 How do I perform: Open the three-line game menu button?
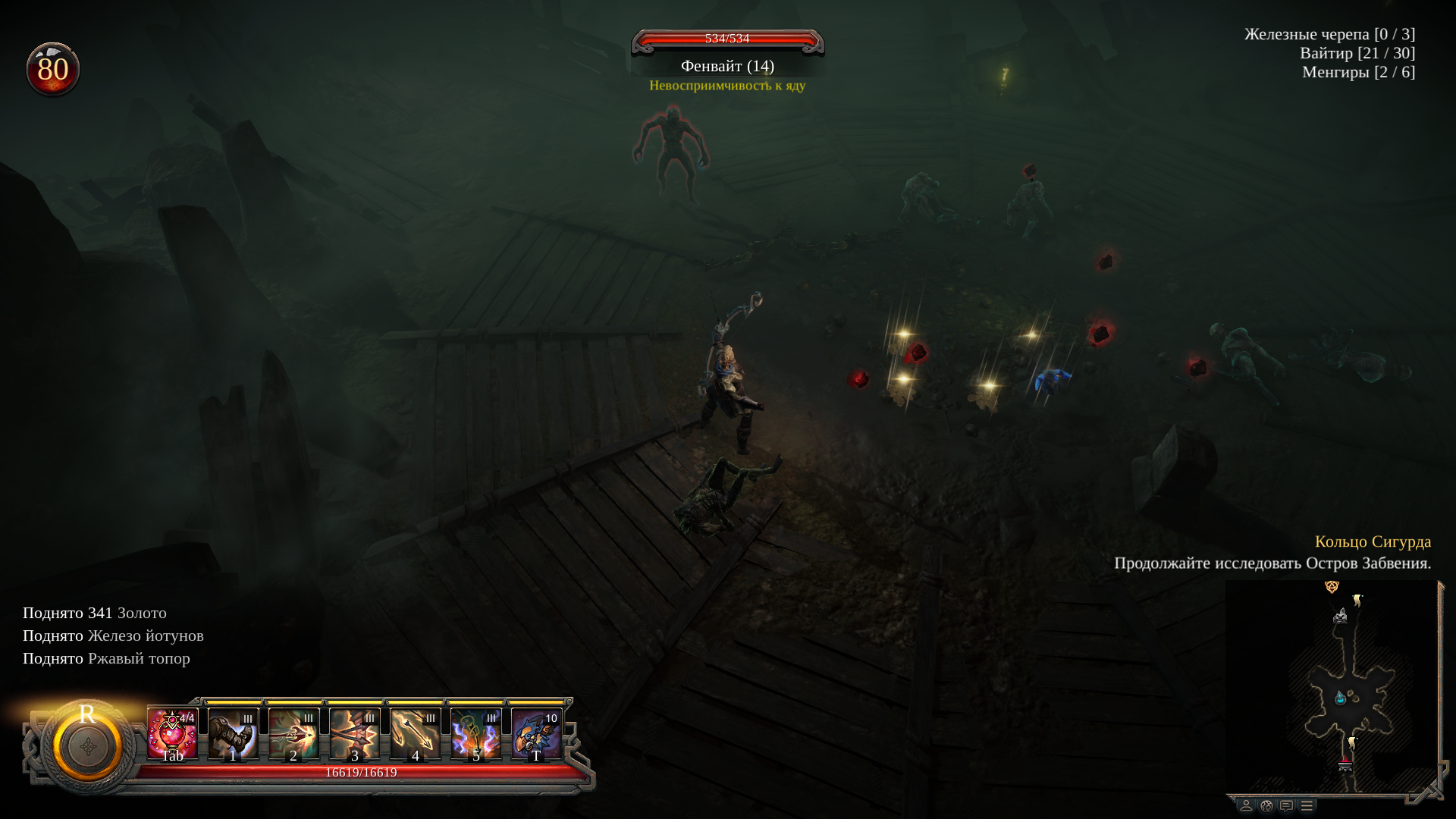1307,805
